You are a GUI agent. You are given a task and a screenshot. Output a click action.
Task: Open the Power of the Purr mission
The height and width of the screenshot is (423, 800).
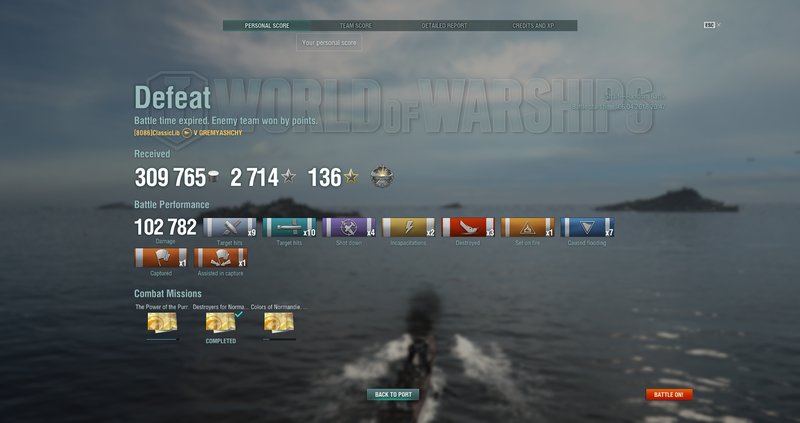click(x=160, y=322)
